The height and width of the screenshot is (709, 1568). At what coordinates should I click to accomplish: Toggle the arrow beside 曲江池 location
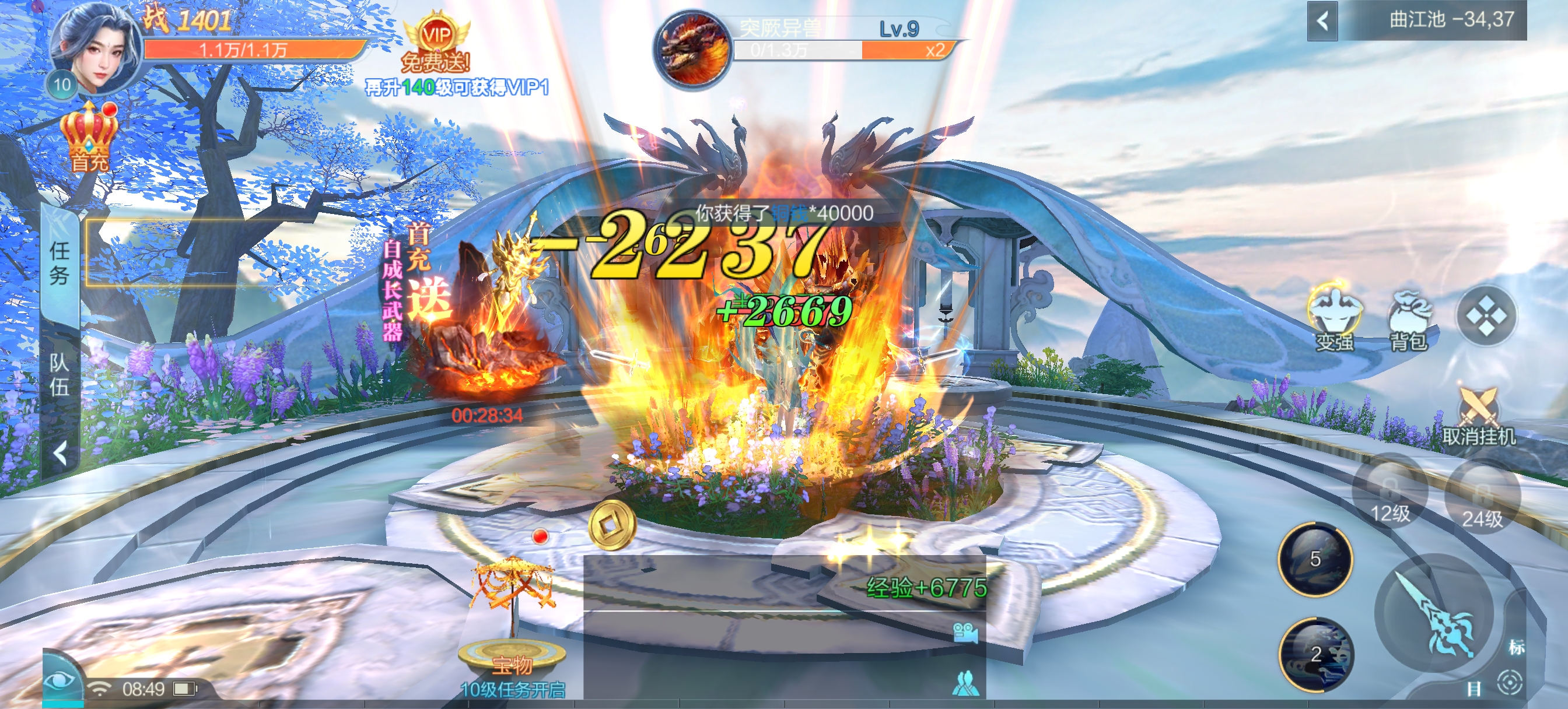[x=1322, y=22]
